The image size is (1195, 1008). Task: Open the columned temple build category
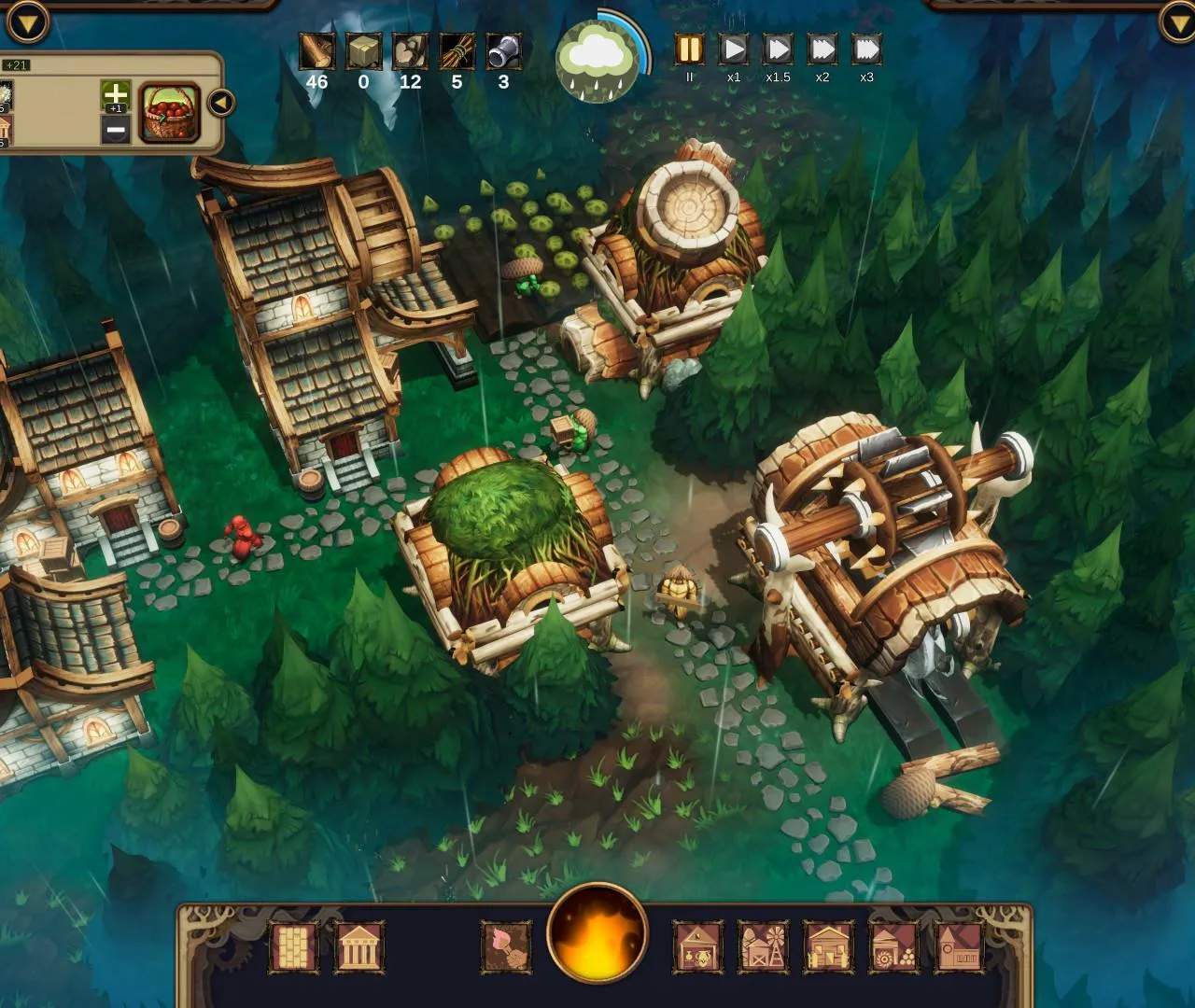click(358, 947)
